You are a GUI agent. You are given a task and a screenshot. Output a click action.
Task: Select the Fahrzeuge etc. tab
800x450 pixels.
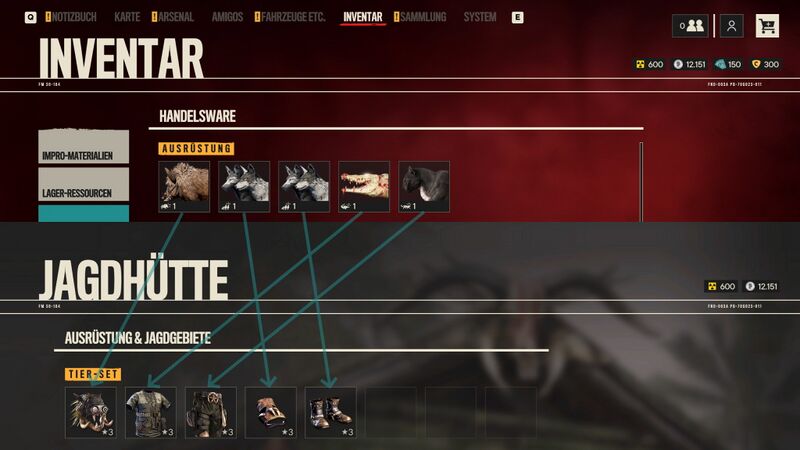293,17
